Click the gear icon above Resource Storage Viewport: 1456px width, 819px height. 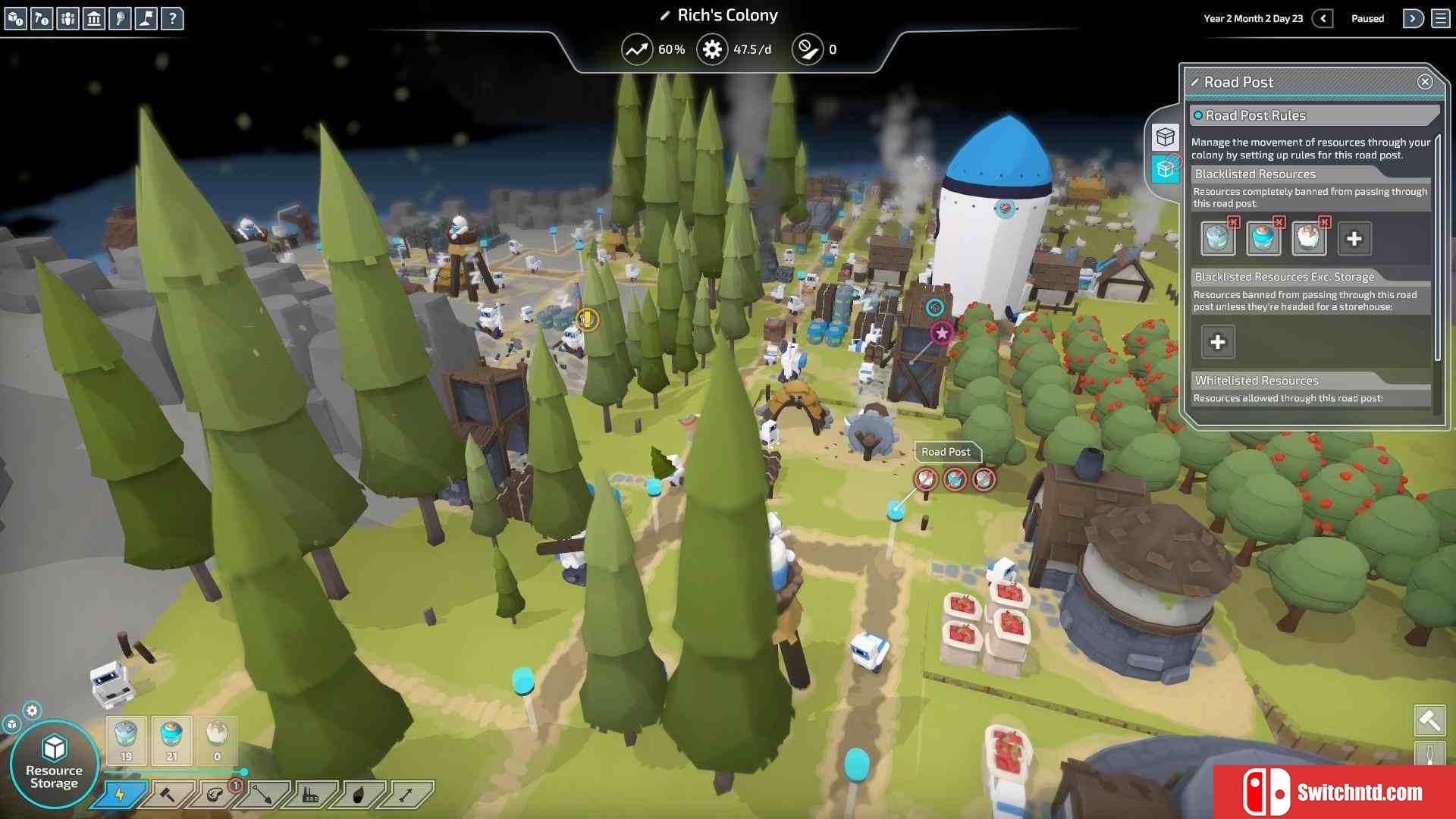32,711
